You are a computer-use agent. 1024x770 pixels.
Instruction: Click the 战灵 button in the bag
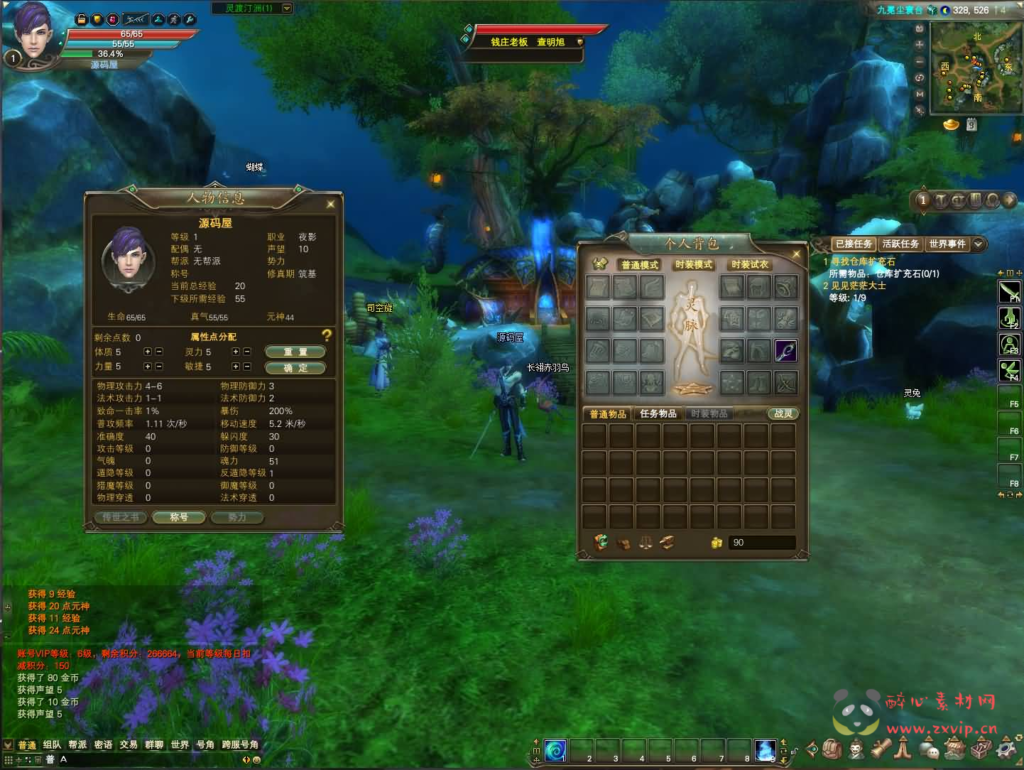[x=783, y=413]
